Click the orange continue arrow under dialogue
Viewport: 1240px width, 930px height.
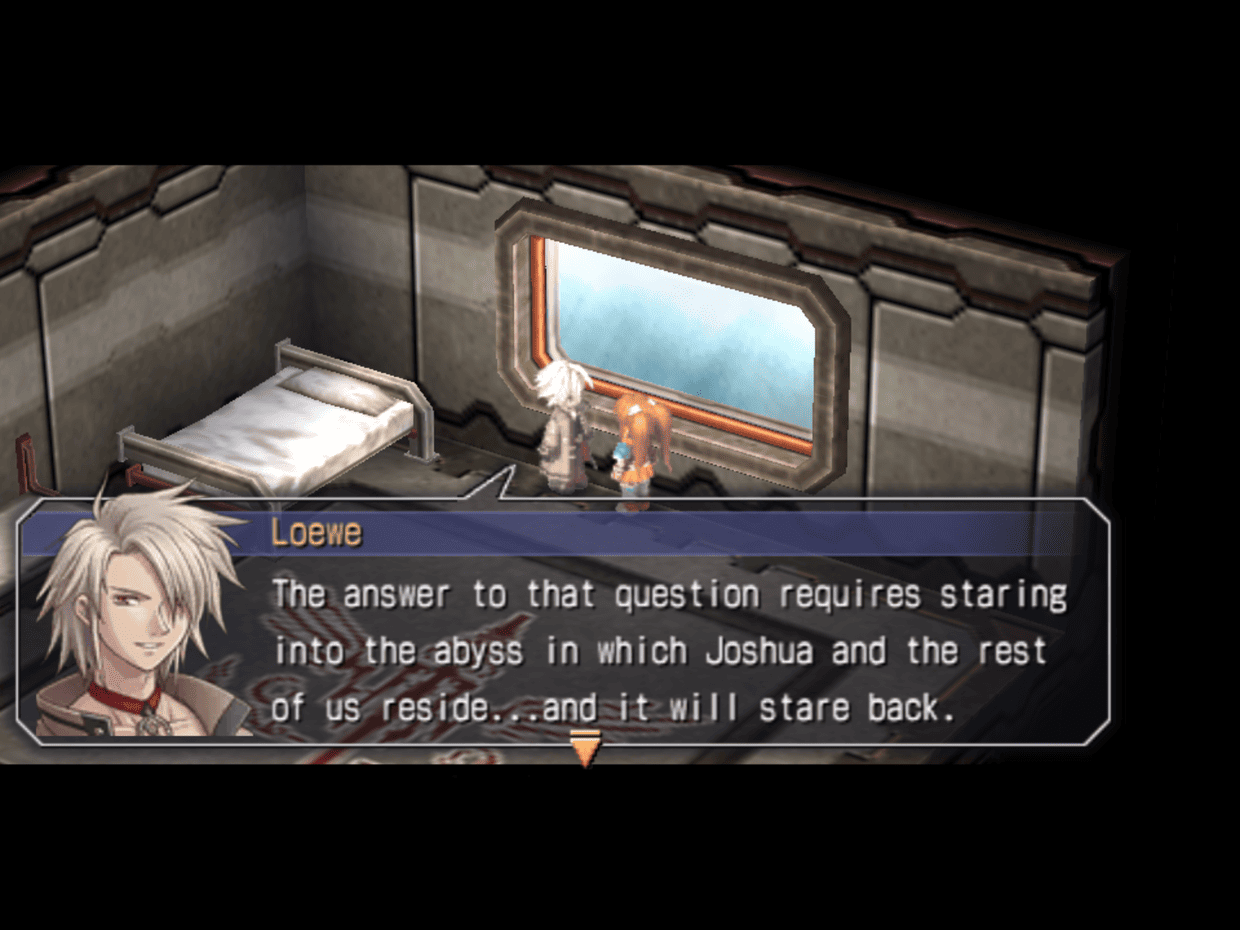click(585, 748)
